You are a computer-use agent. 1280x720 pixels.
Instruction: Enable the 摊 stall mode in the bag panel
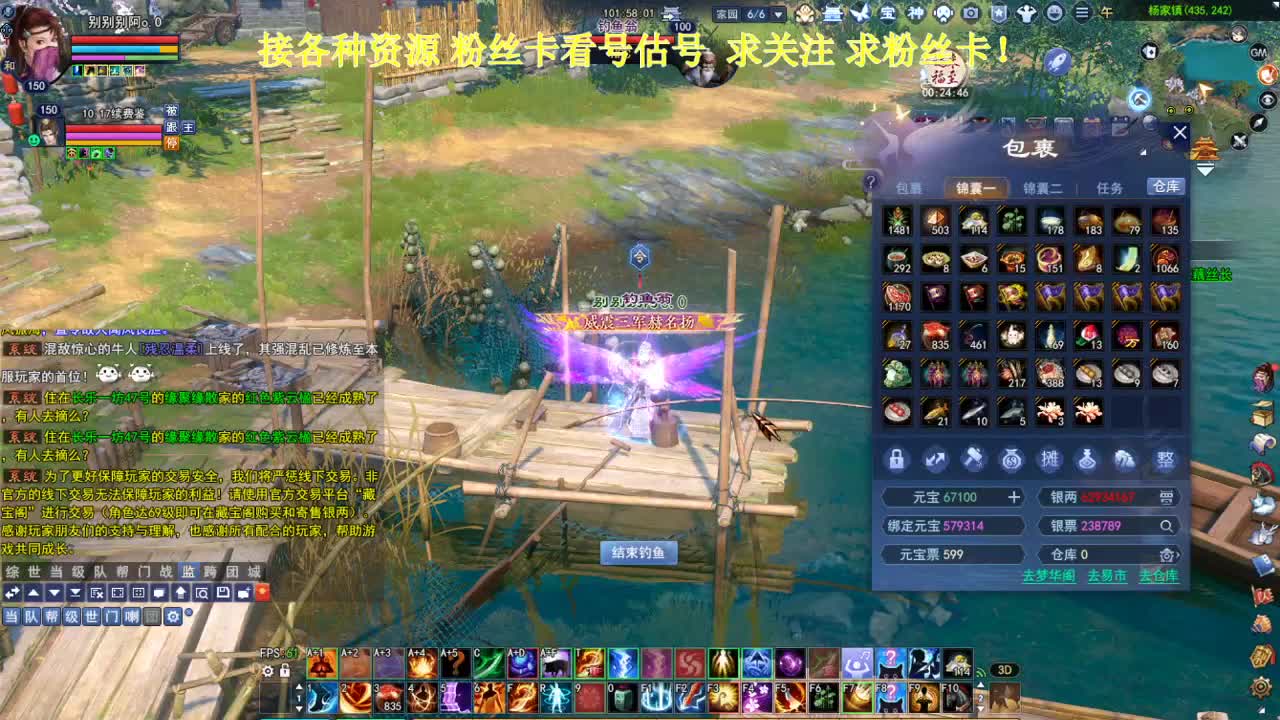click(x=1049, y=460)
